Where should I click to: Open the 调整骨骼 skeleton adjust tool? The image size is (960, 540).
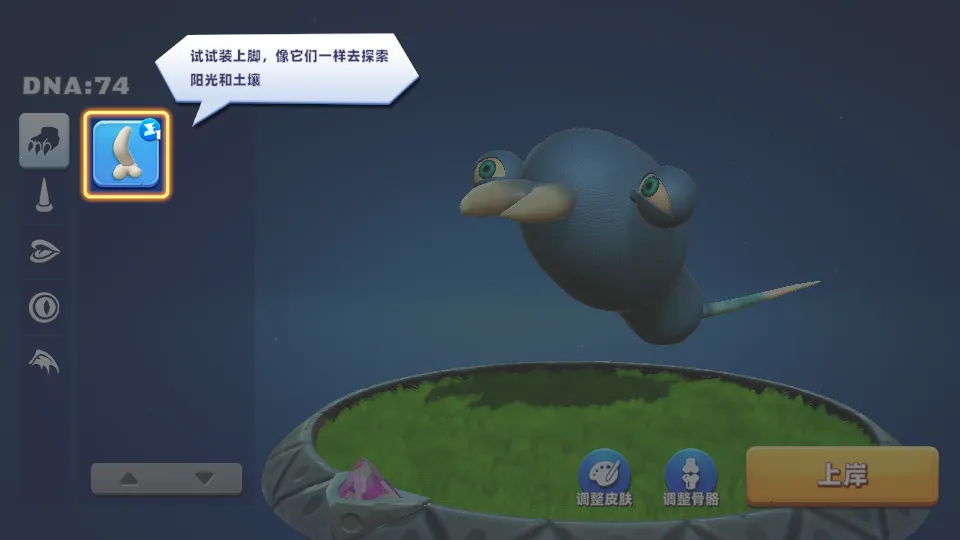coord(690,474)
